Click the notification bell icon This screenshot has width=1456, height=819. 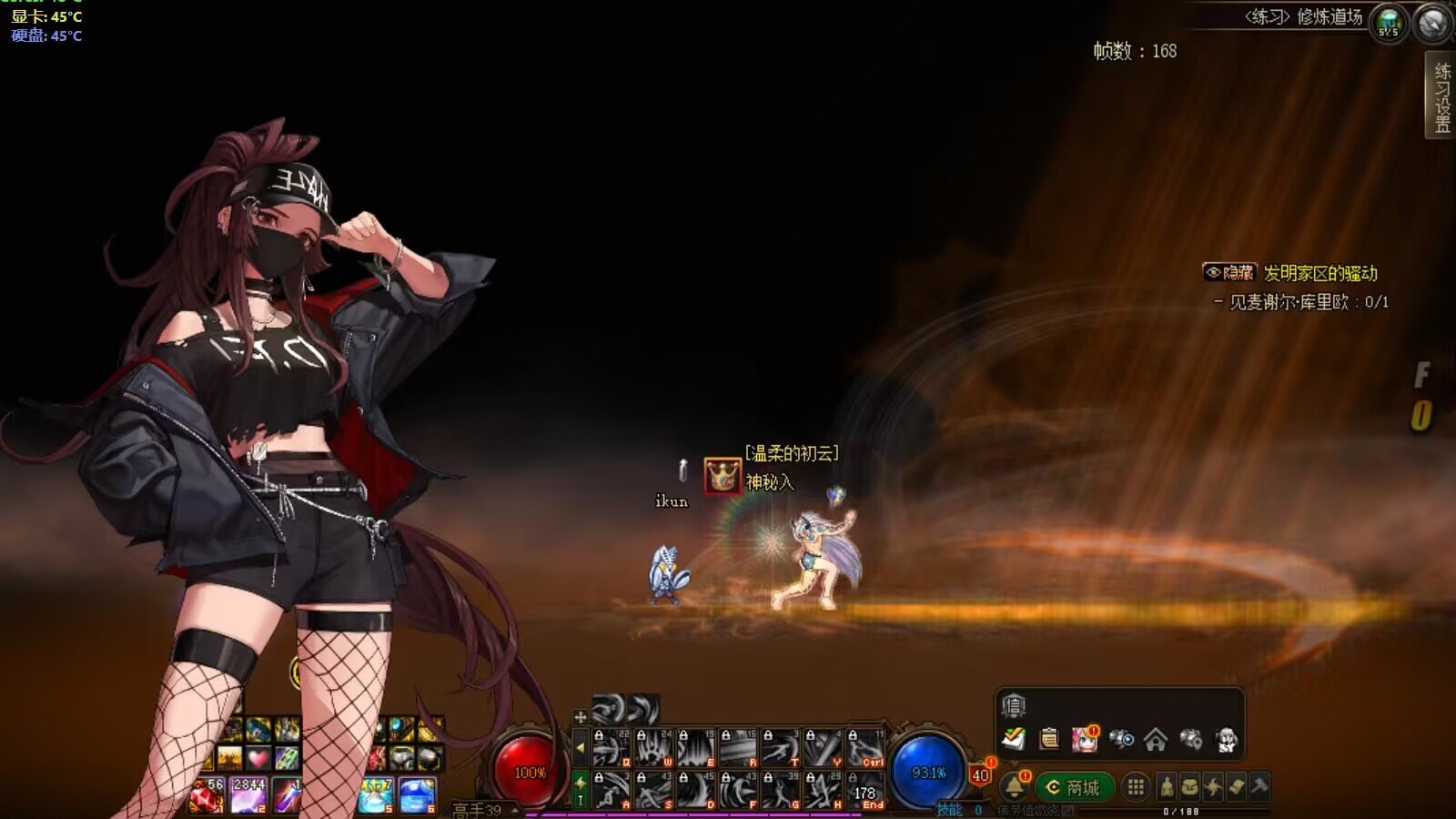click(x=1015, y=786)
